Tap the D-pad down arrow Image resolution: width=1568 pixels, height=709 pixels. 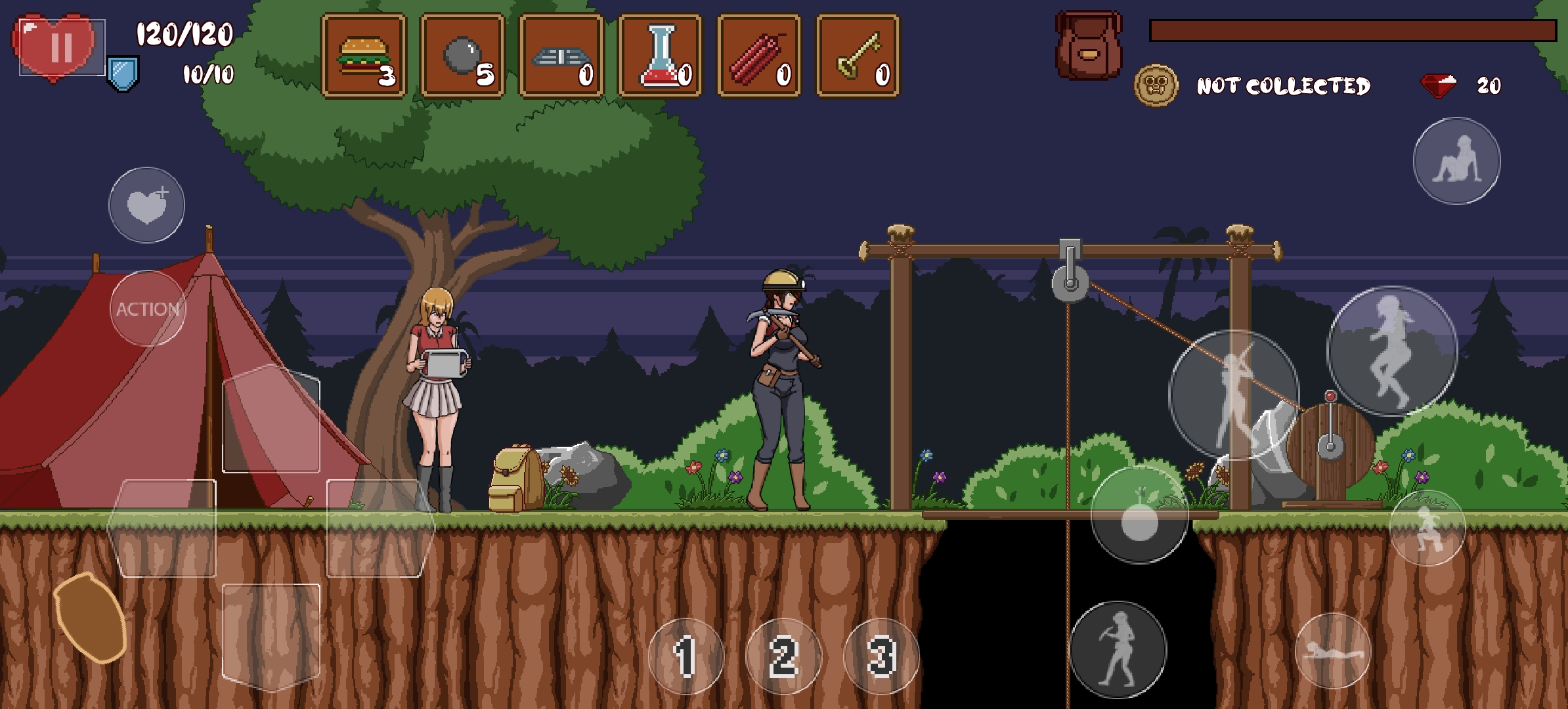point(271,635)
